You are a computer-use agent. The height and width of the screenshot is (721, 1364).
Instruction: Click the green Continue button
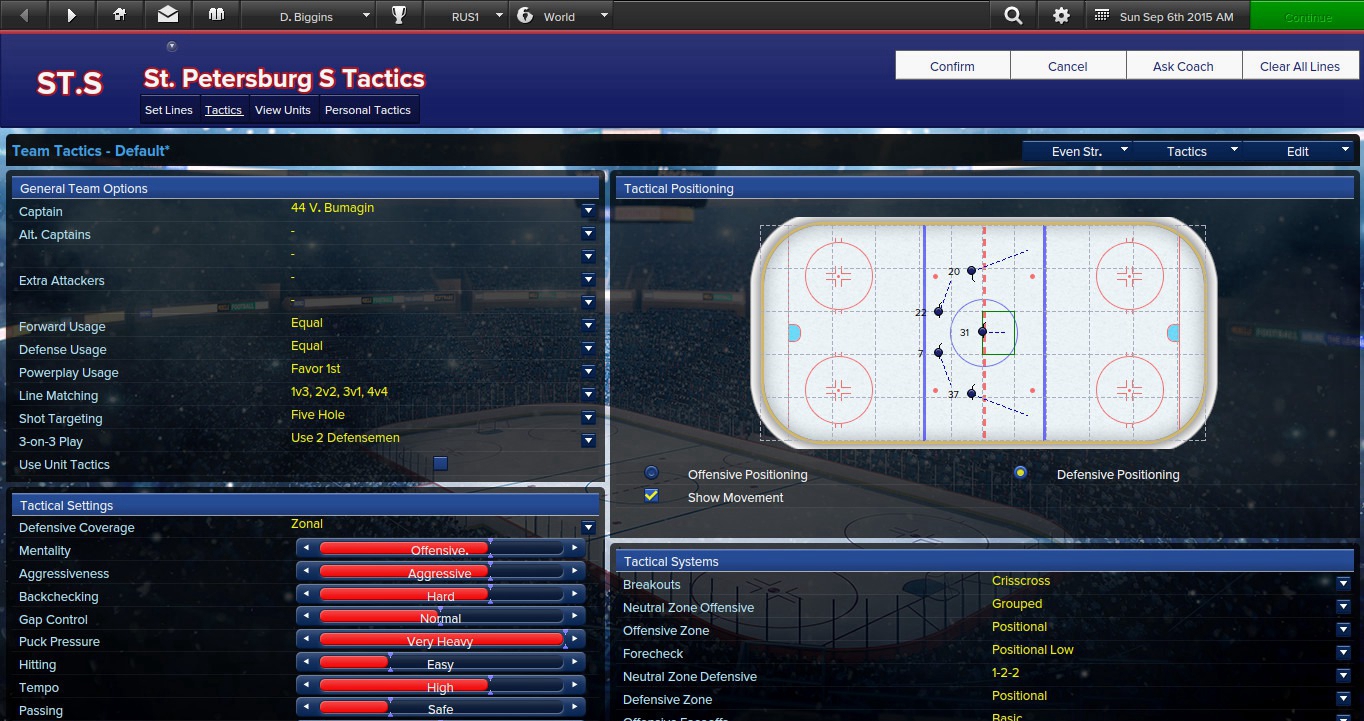(x=1307, y=16)
